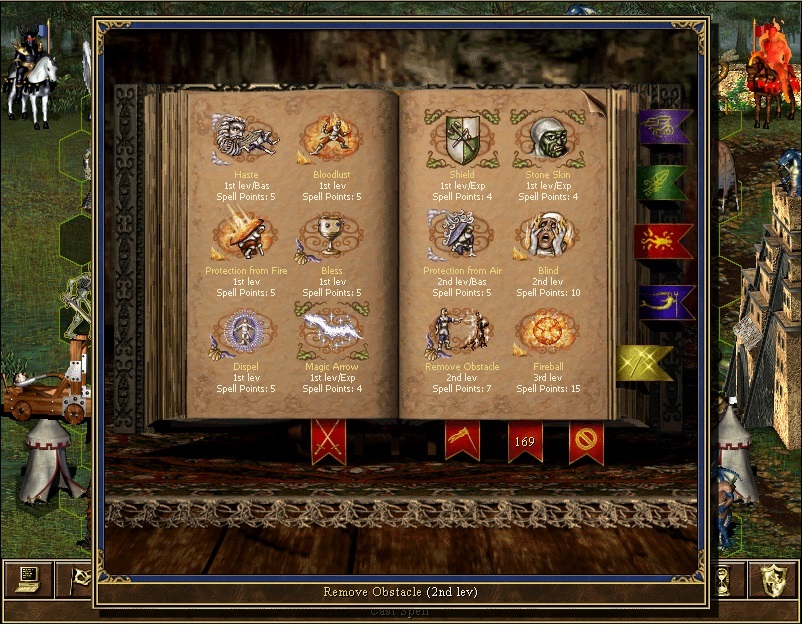Viewport: 803px width, 625px height.
Task: Cast the Blind spell
Action: pyautogui.click(x=547, y=234)
